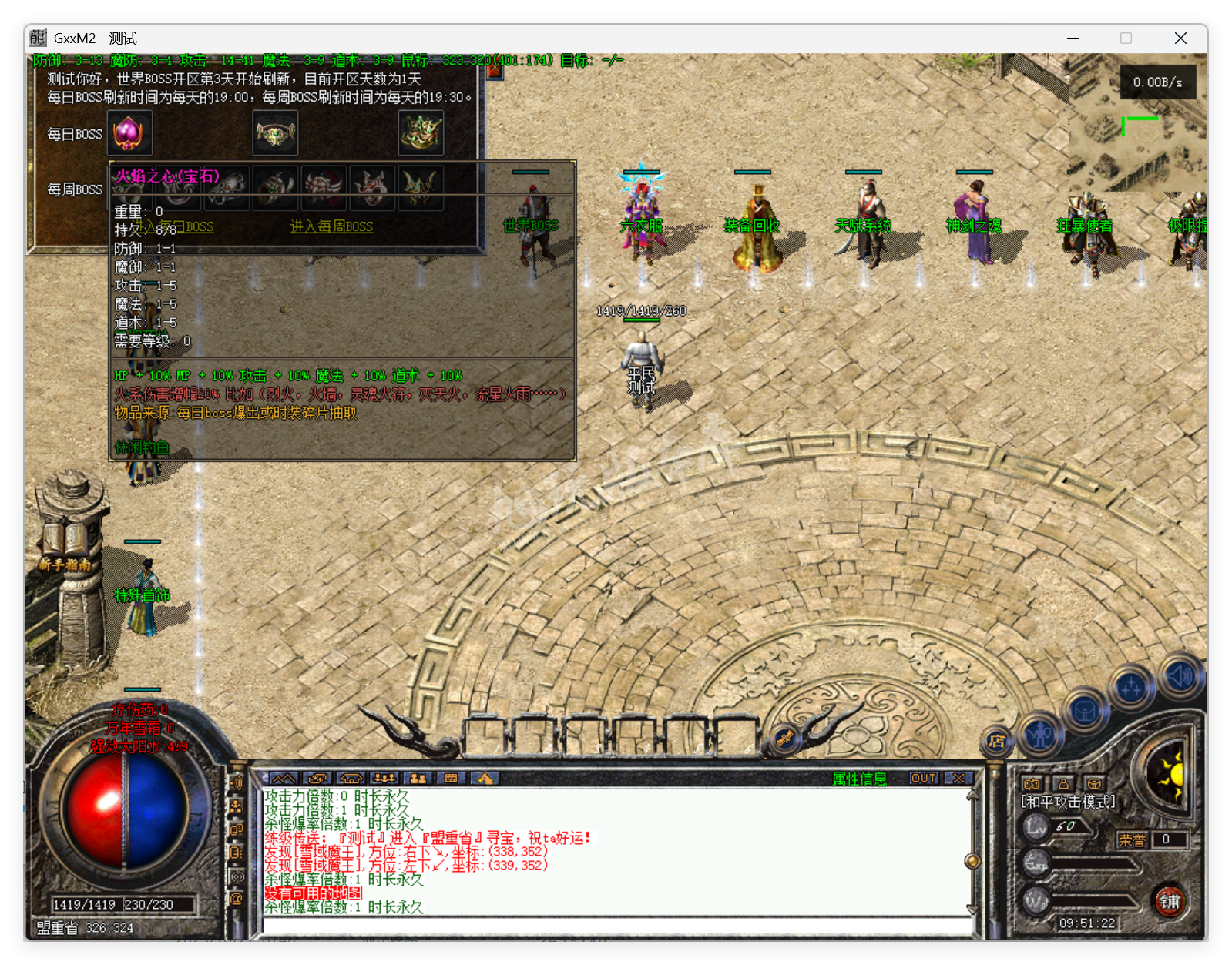1232x965 pixels.
Task: Select the @ chat channel icon
Action: [237, 898]
